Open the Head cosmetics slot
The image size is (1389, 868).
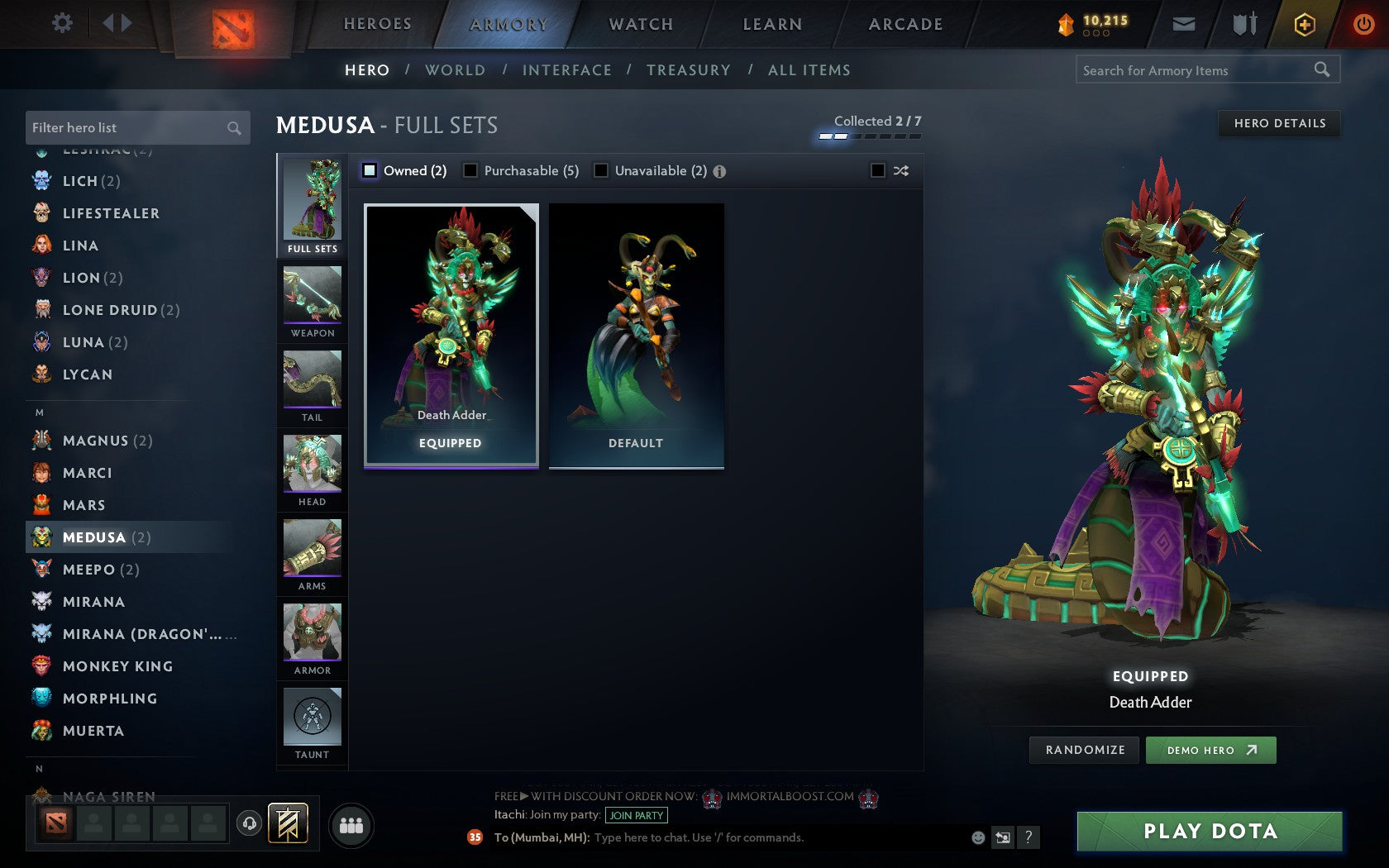tap(312, 470)
